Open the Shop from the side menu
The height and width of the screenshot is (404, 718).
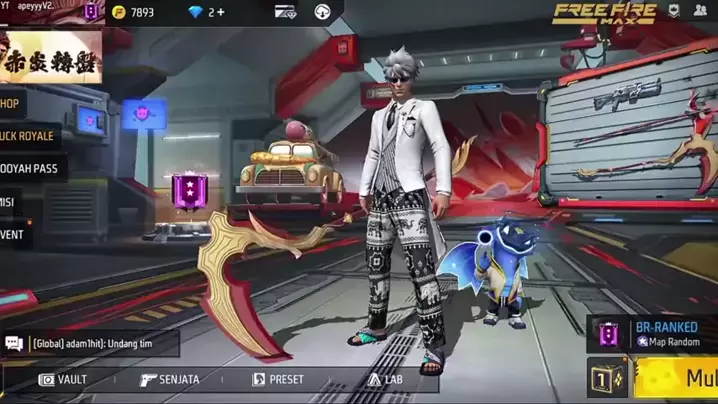(11, 103)
